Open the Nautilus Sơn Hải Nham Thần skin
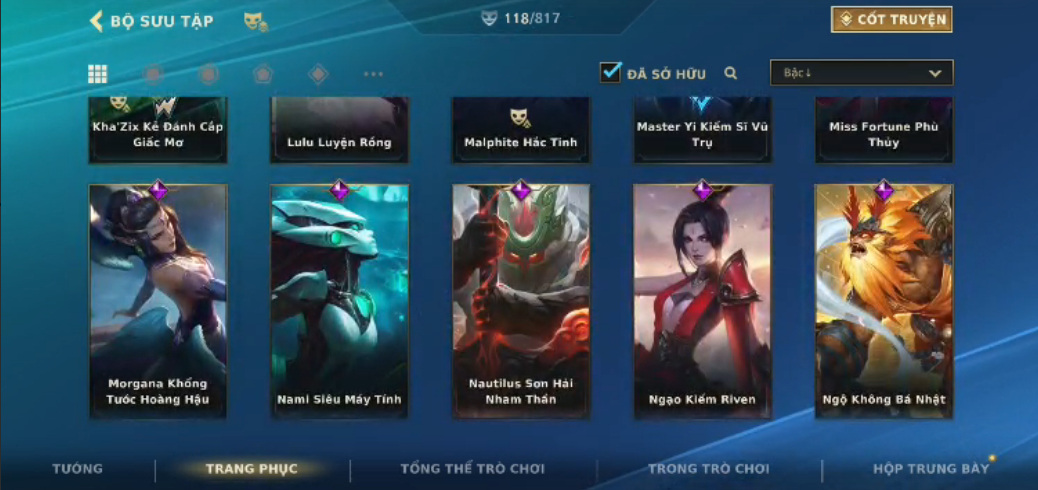Screen dimensions: 1038x490 [x=521, y=300]
